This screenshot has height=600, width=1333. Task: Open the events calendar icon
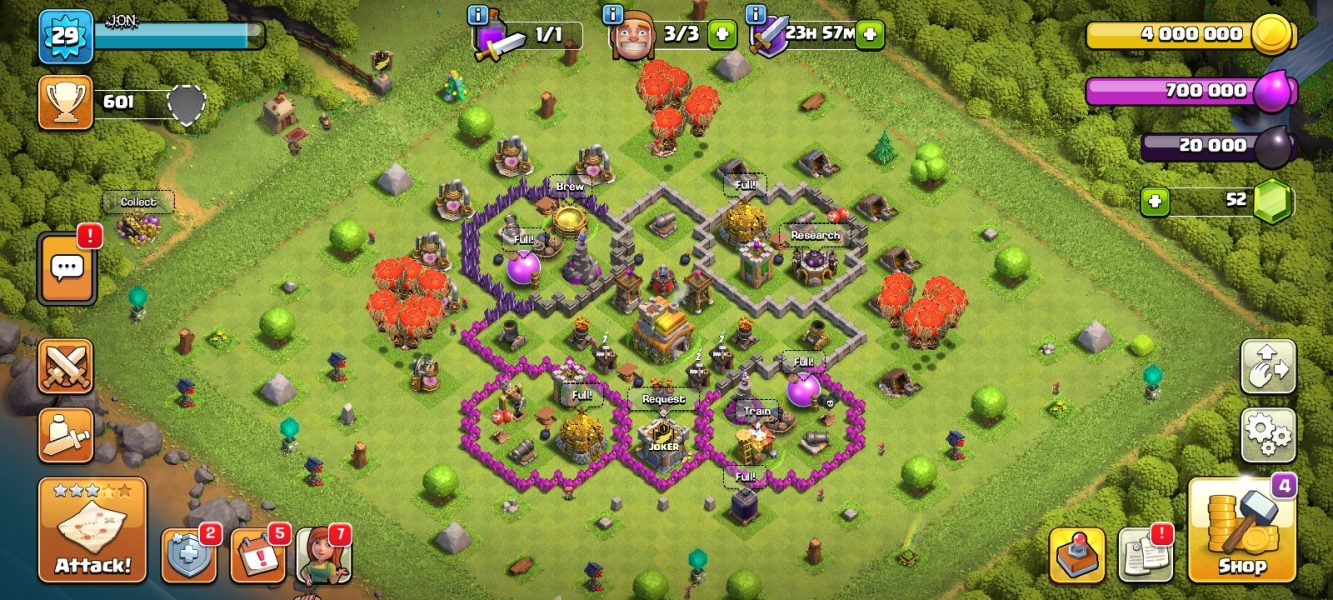coord(258,555)
